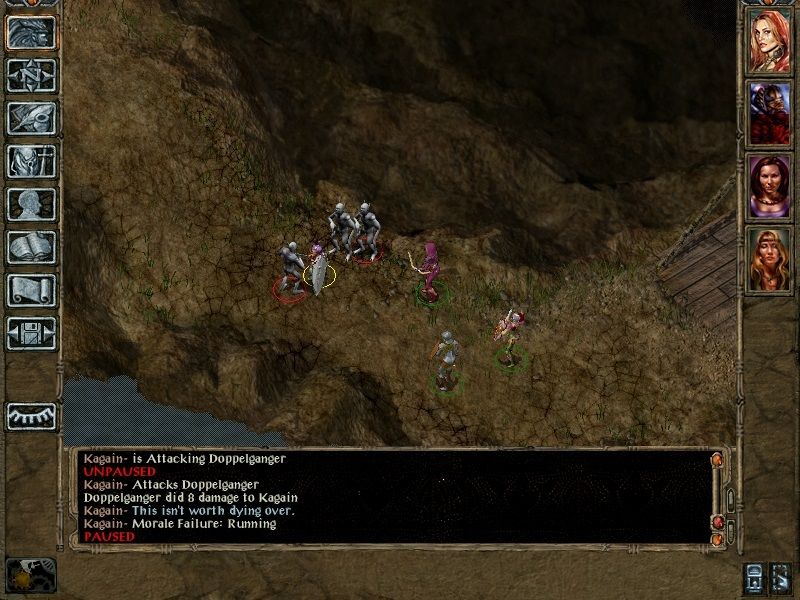This screenshot has width=800, height=600.
Task: Click the lowest orange gem on the log
Action: point(716,539)
